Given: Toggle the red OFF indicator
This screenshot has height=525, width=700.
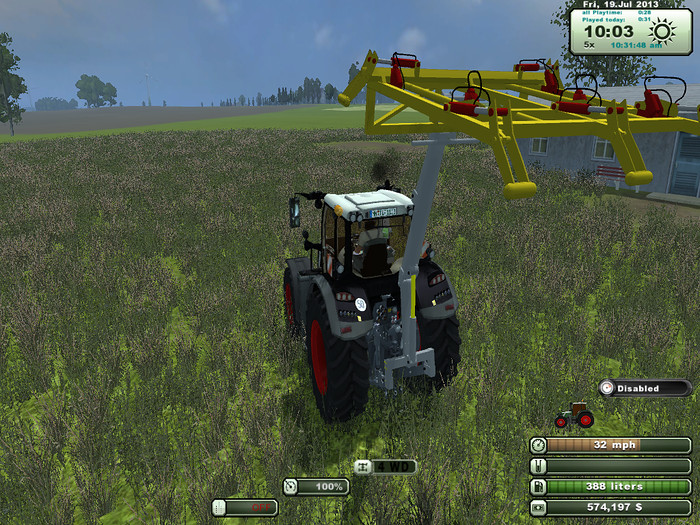Looking at the screenshot, I should (x=245, y=507).
